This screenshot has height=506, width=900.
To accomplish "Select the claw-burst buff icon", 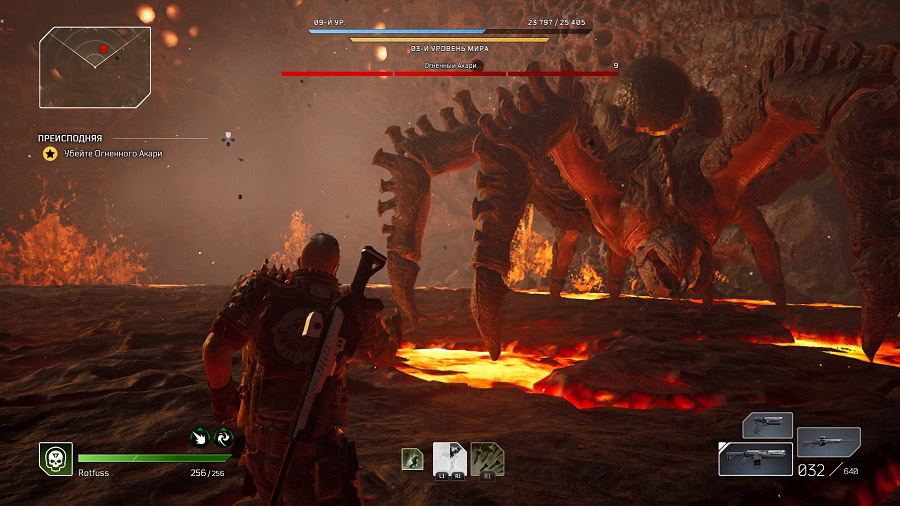I will click(200, 436).
